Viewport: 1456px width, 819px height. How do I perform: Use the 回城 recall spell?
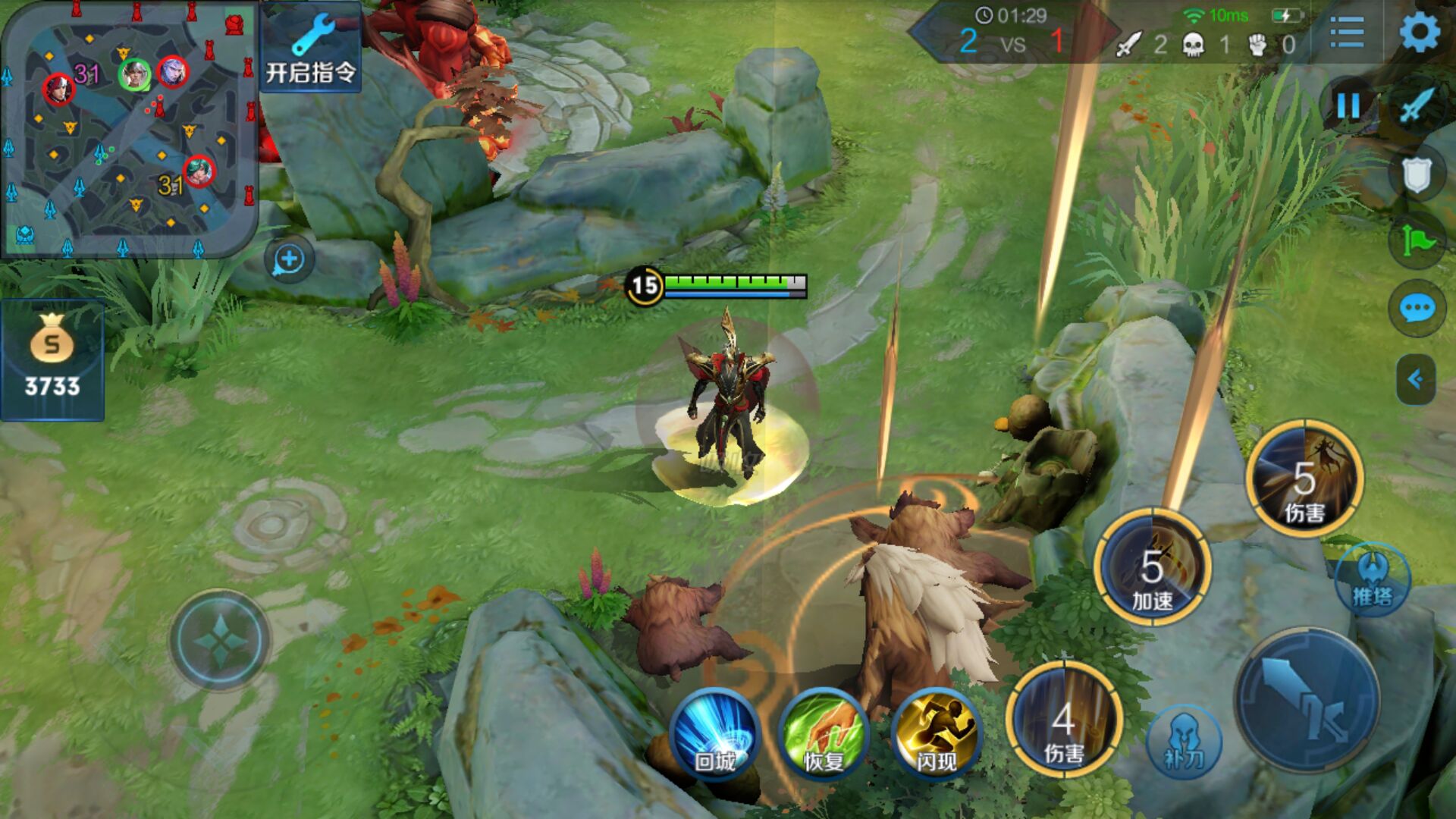(x=714, y=733)
